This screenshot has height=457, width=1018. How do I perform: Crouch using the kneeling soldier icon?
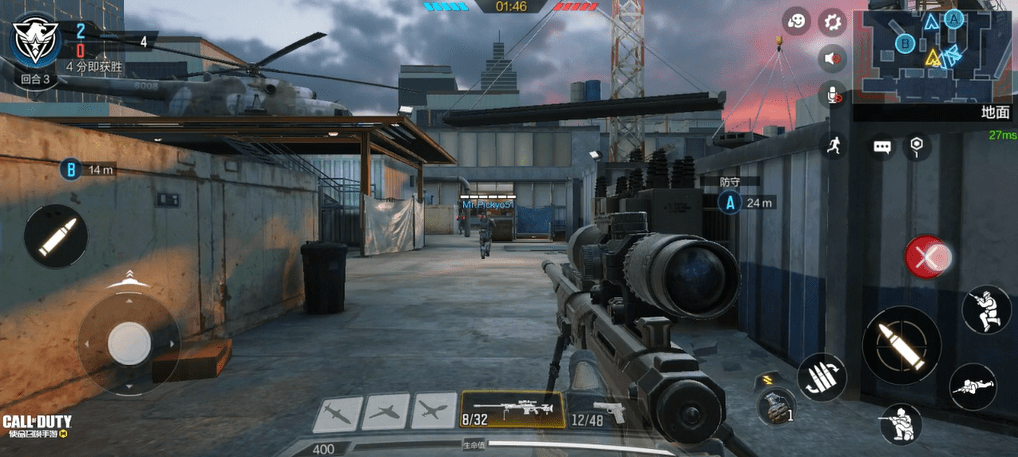click(x=900, y=424)
